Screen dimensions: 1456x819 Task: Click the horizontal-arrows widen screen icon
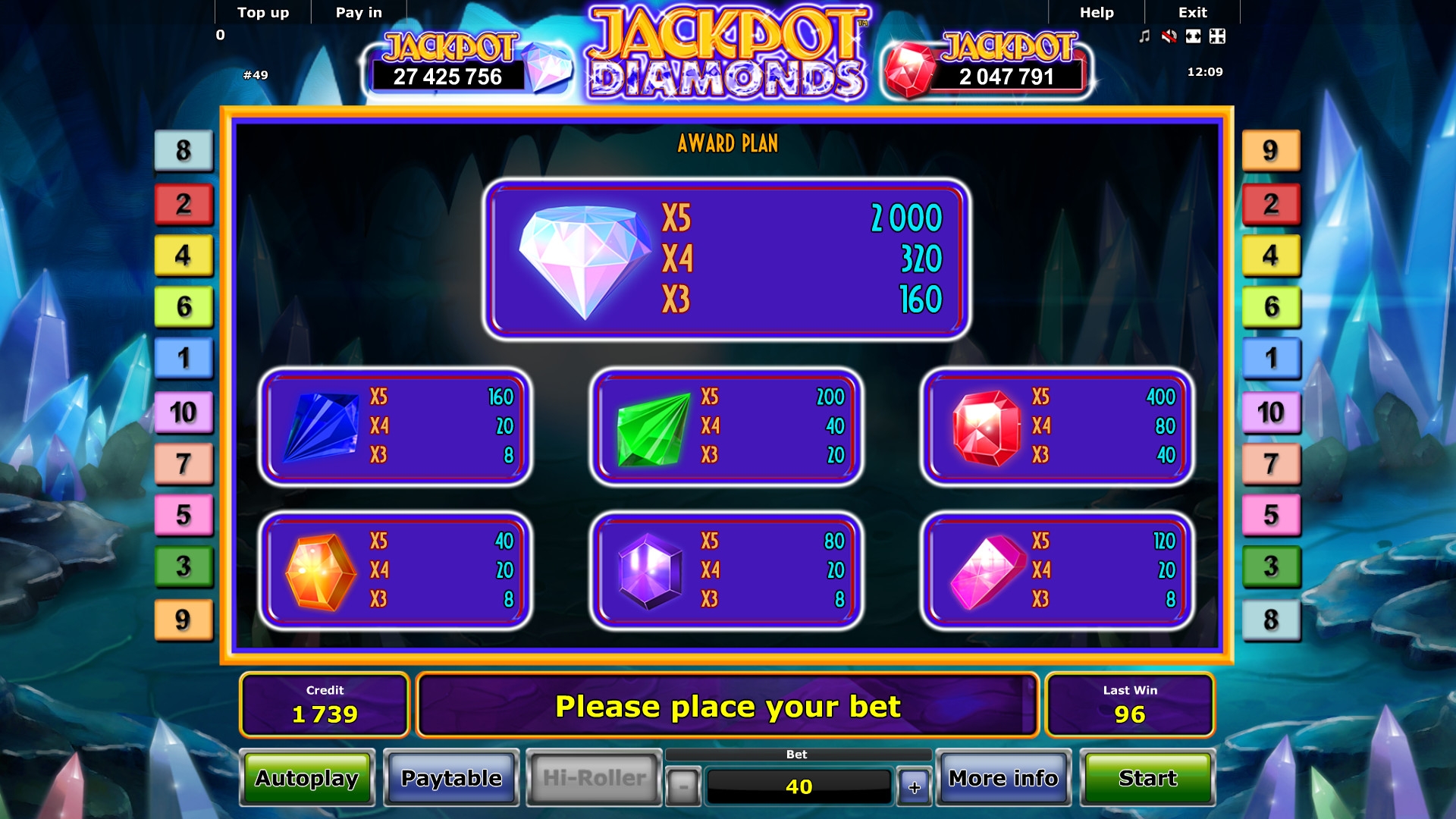point(1193,36)
